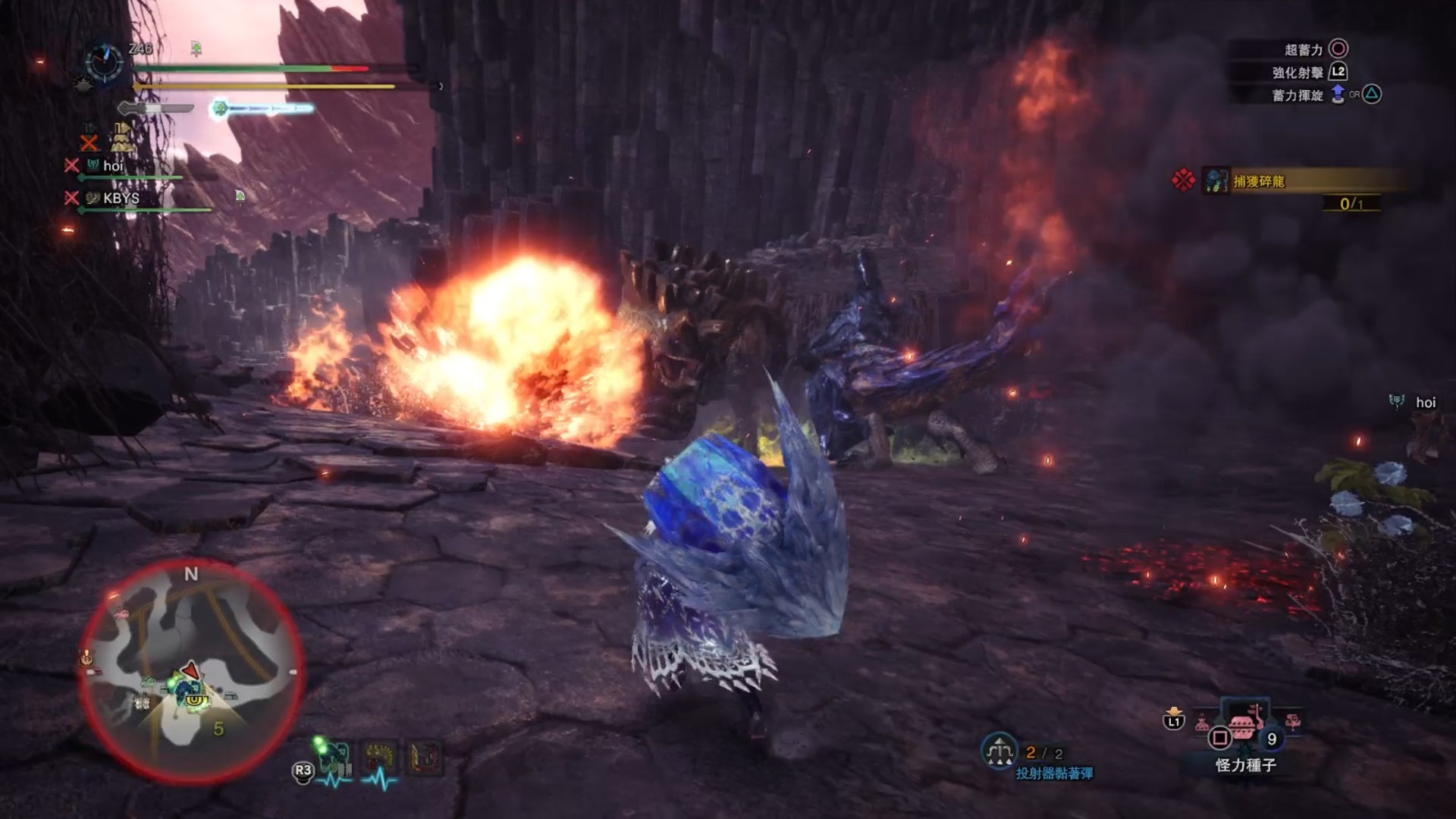Image resolution: width=1456 pixels, height=819 pixels.
Task: Click the red quest target emblem
Action: pos(1183,180)
